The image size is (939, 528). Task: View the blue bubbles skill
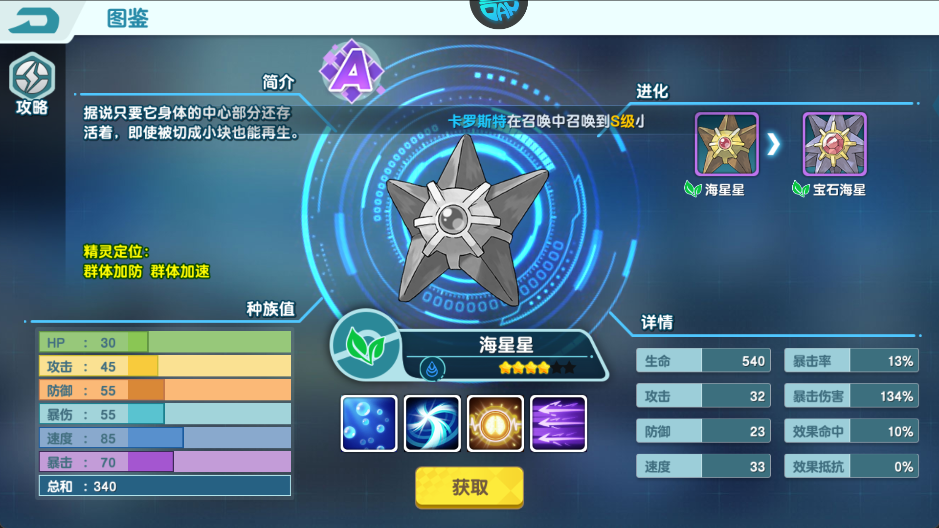click(369, 423)
